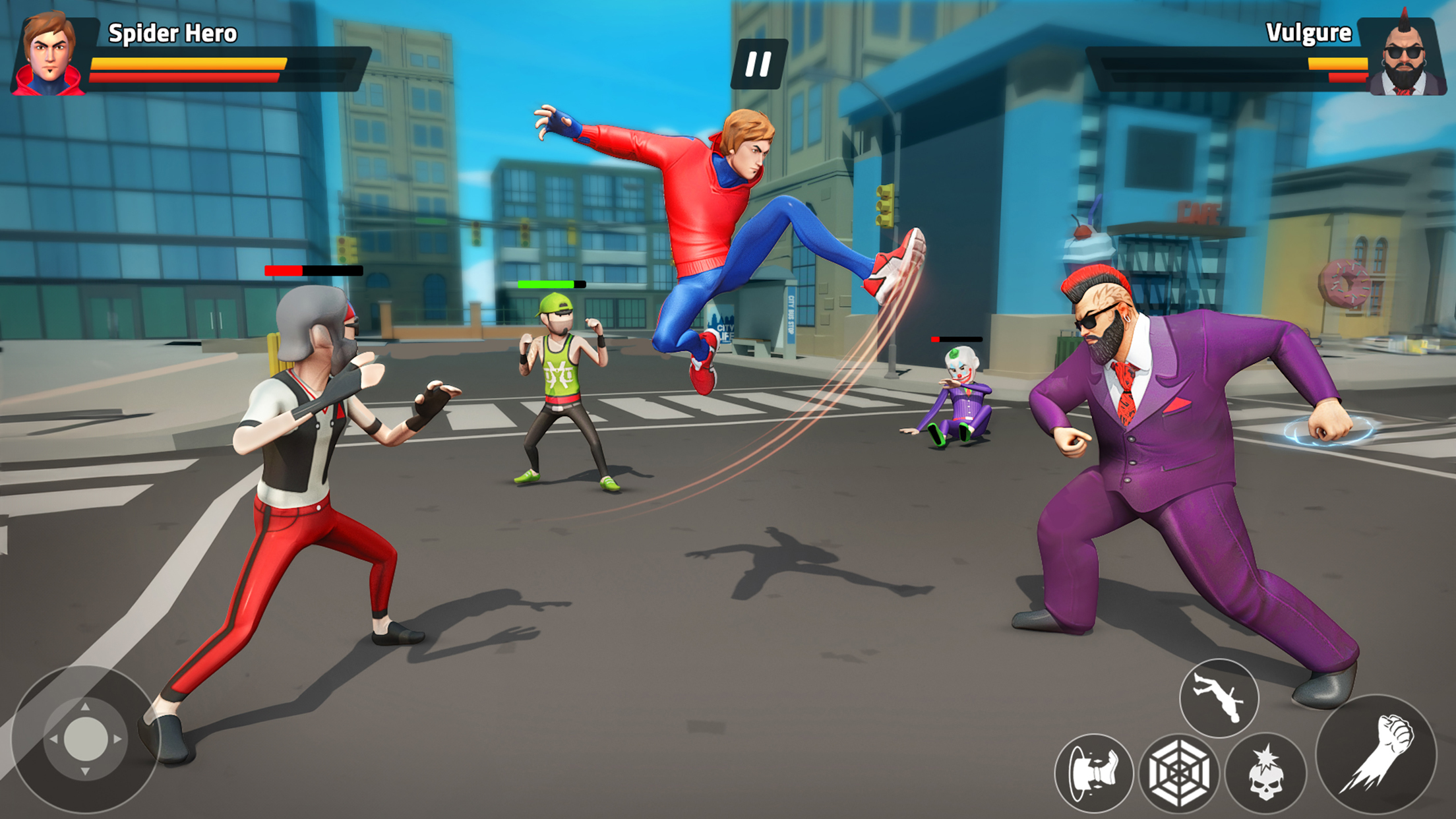Activate the spider web ability
This screenshot has height=819, width=1456.
coord(1179,773)
